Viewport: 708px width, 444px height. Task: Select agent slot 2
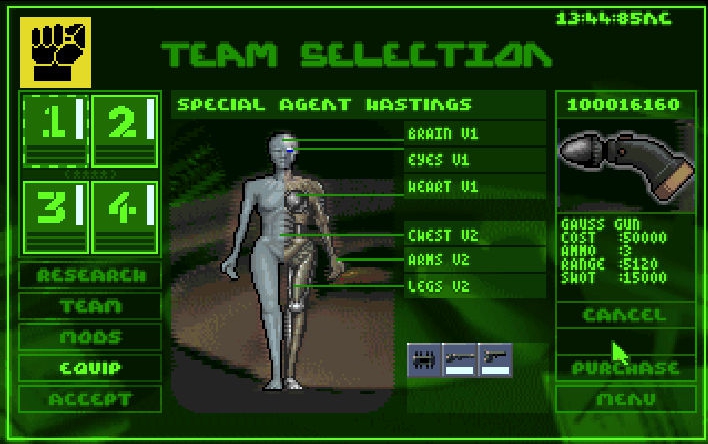pyautogui.click(x=124, y=130)
